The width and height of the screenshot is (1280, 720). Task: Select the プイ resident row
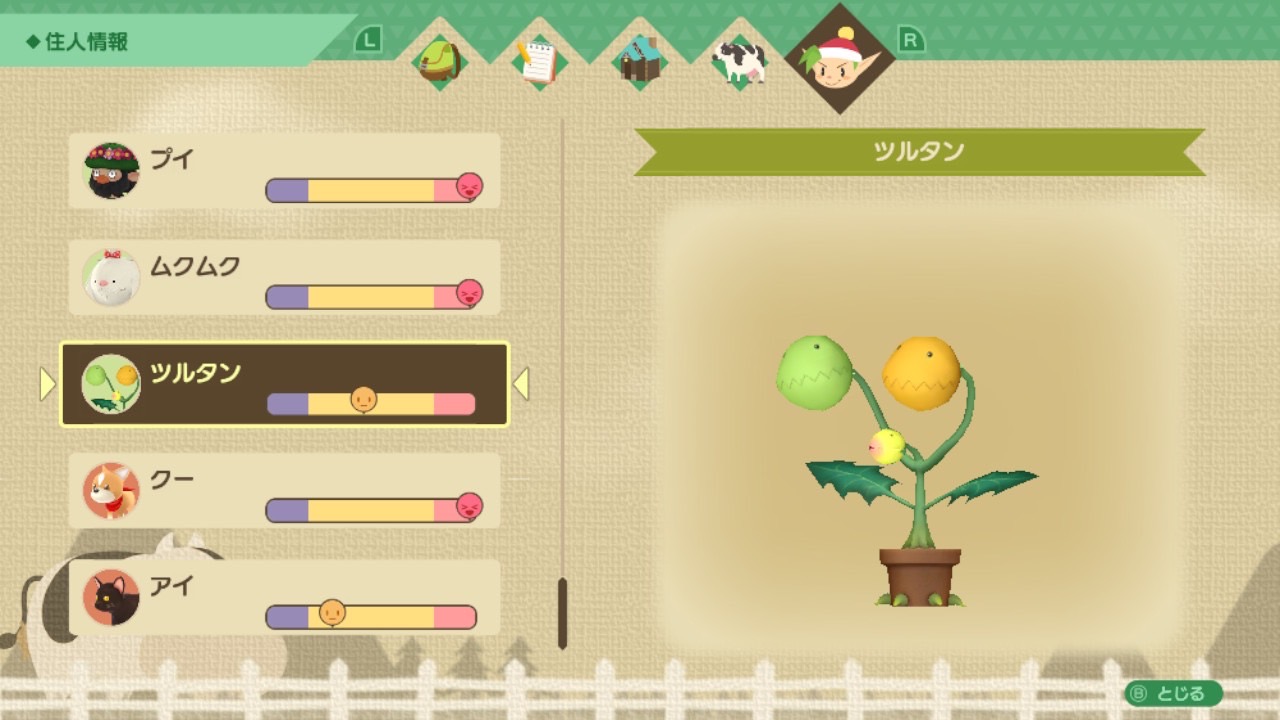coord(284,171)
